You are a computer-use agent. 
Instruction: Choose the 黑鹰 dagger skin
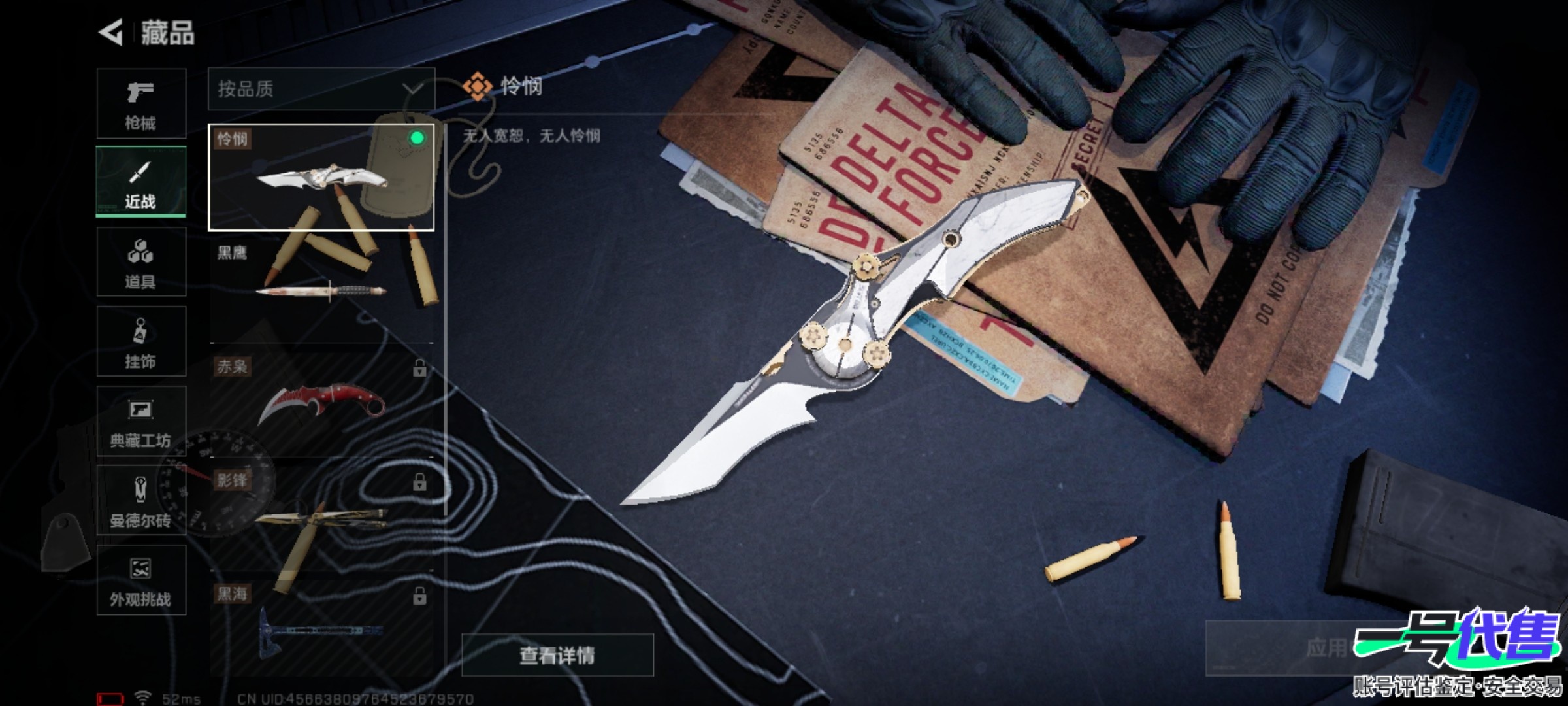pyautogui.click(x=321, y=289)
